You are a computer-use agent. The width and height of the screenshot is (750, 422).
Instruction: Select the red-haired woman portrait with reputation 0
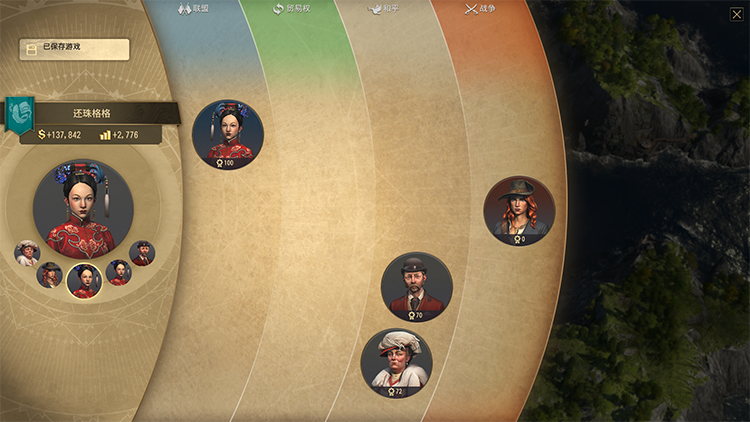click(x=519, y=211)
